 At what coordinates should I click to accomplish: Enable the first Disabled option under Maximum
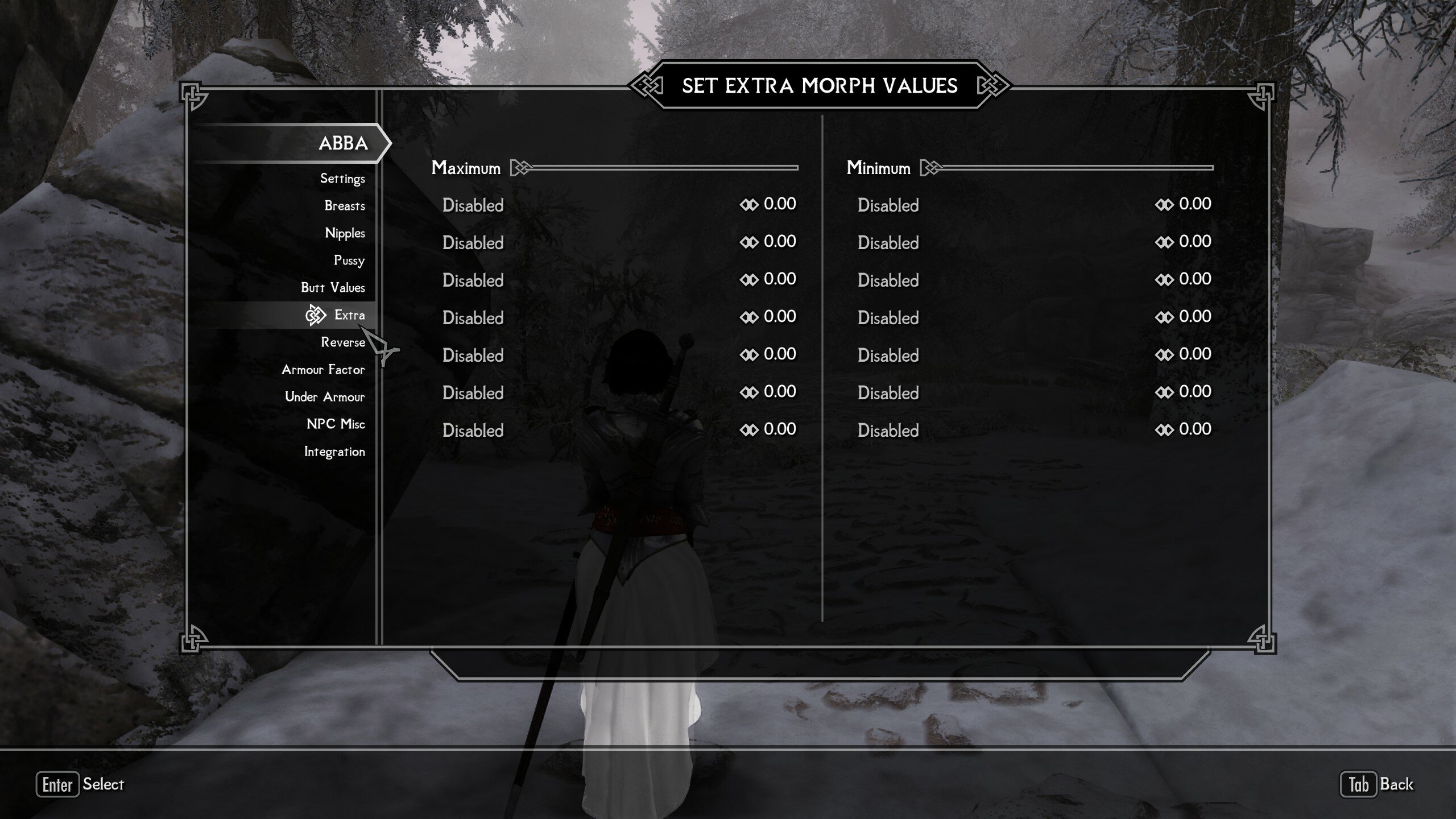[x=473, y=205]
